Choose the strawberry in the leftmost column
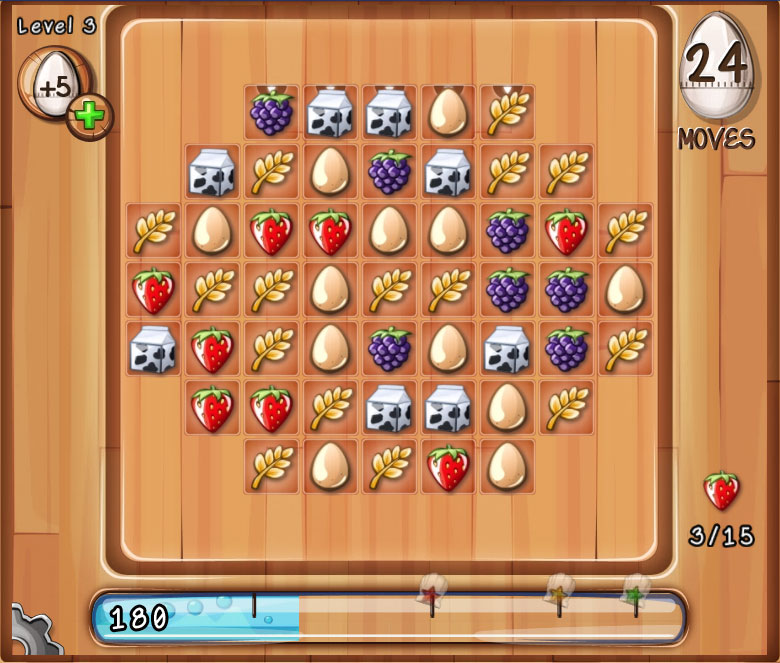The height and width of the screenshot is (663, 780). [153, 290]
